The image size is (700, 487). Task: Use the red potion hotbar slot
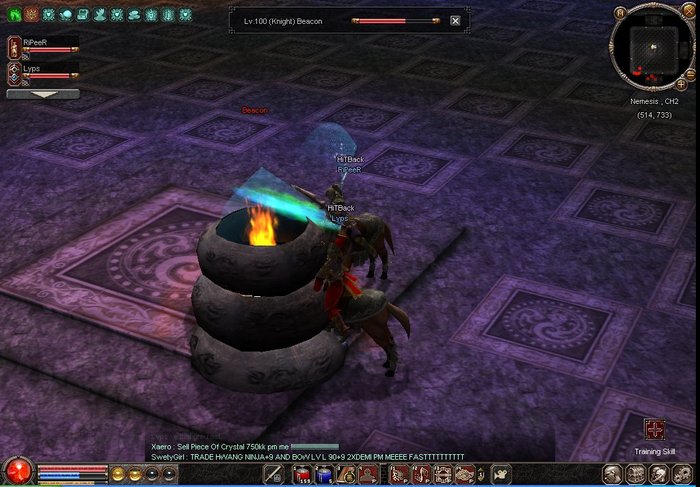tap(301, 474)
